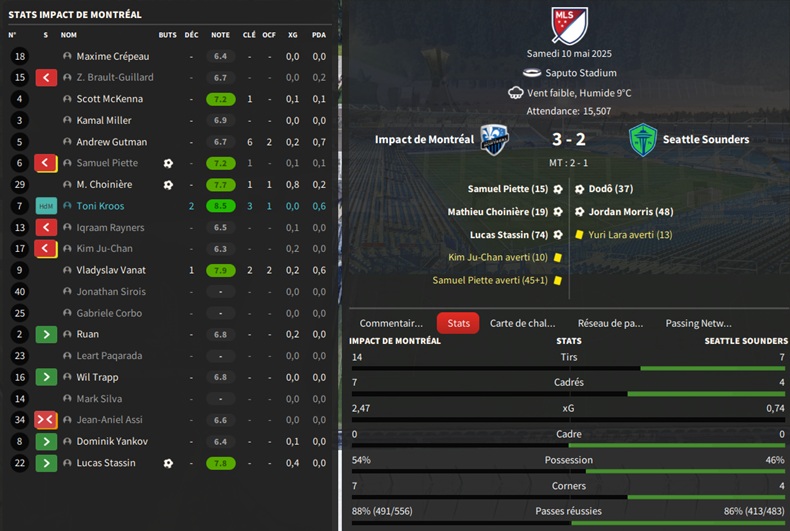Open Seattle Sounders team page
Viewport: 790px width, 531px height.
705,140
